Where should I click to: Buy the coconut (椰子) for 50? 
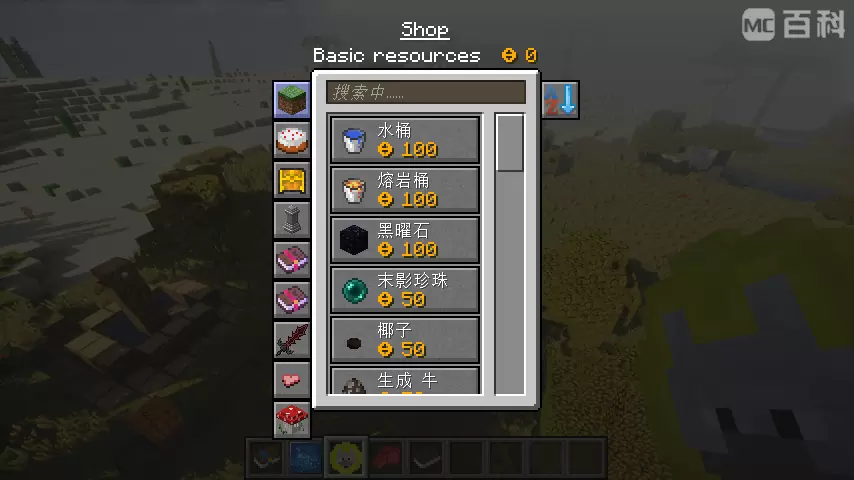pos(405,340)
